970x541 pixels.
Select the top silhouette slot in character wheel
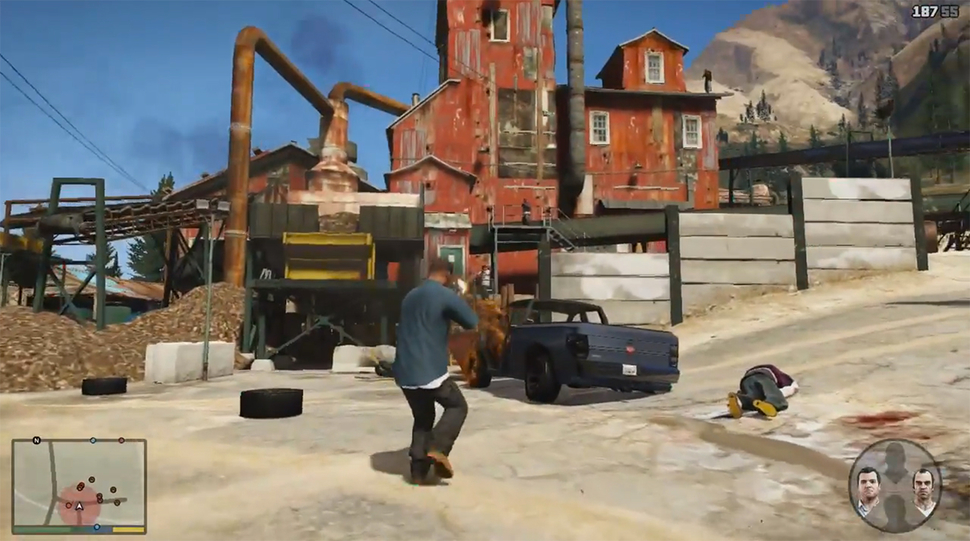895,460
